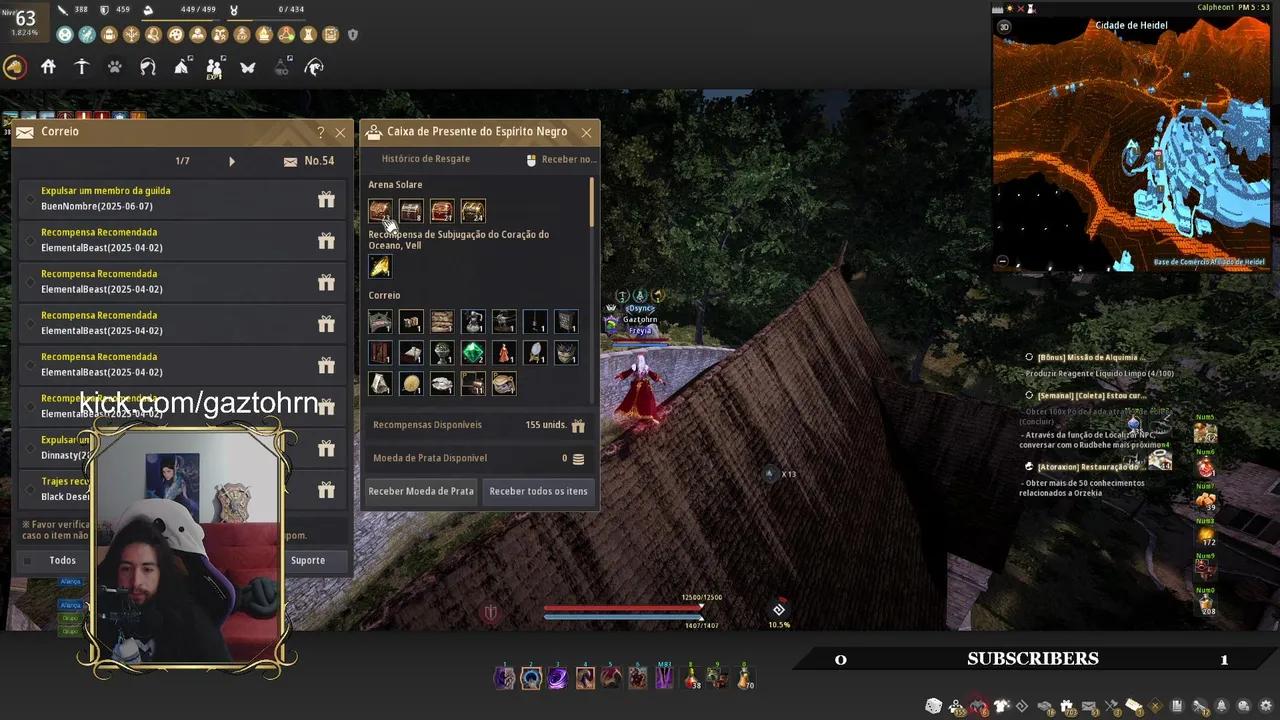Click the Receber todos os itens button
The width and height of the screenshot is (1280, 720).
(539, 491)
